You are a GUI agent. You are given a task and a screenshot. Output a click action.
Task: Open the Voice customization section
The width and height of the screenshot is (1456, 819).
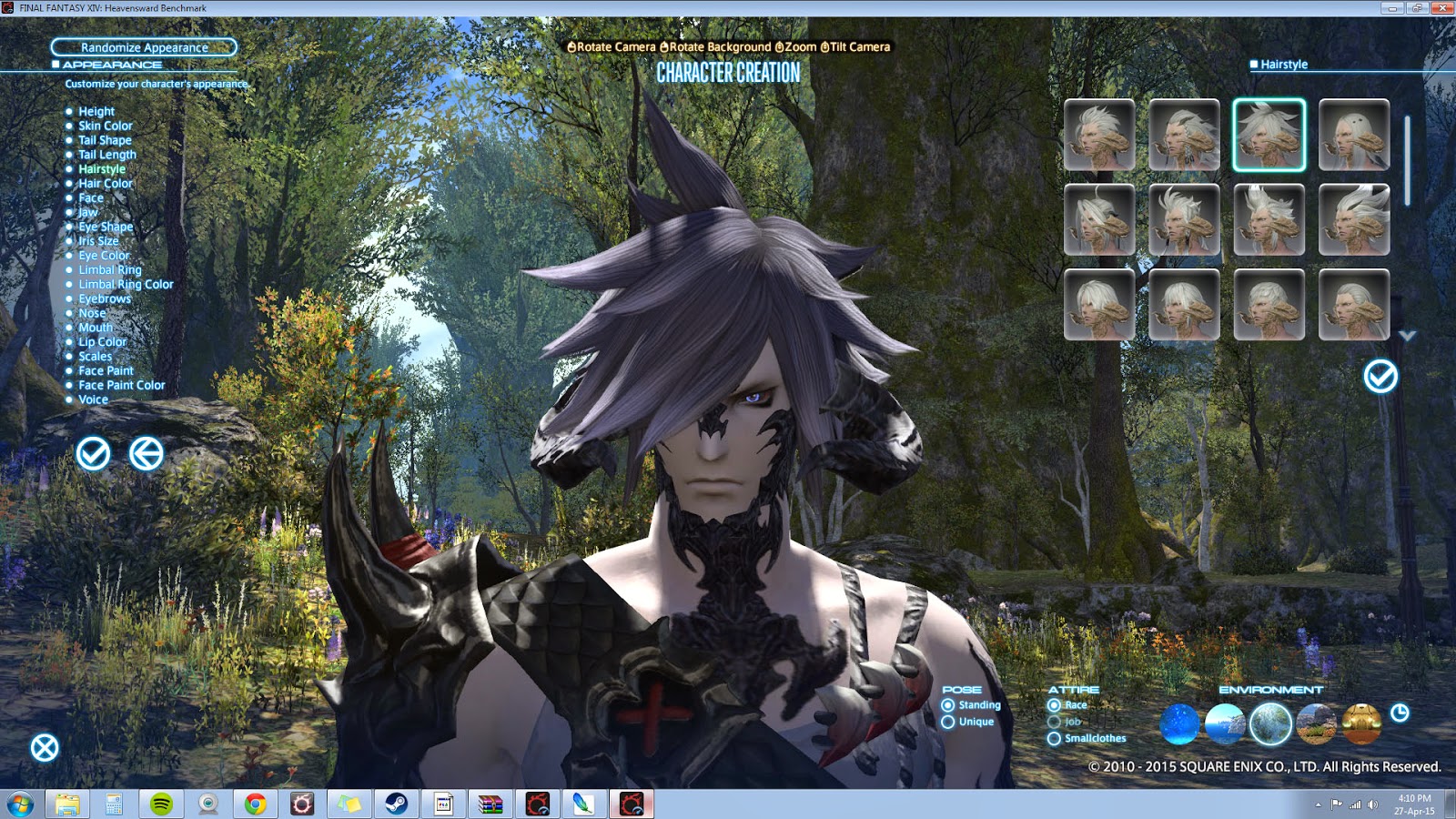94,399
